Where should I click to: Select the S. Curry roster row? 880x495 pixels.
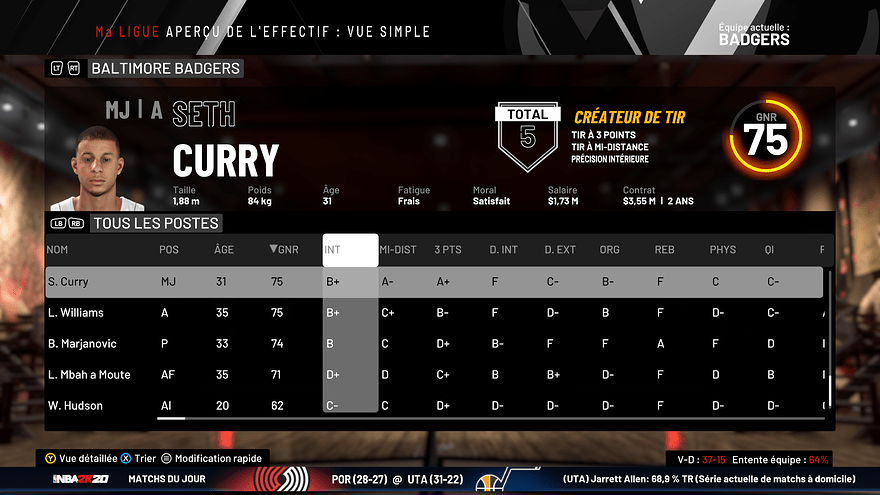click(x=434, y=282)
